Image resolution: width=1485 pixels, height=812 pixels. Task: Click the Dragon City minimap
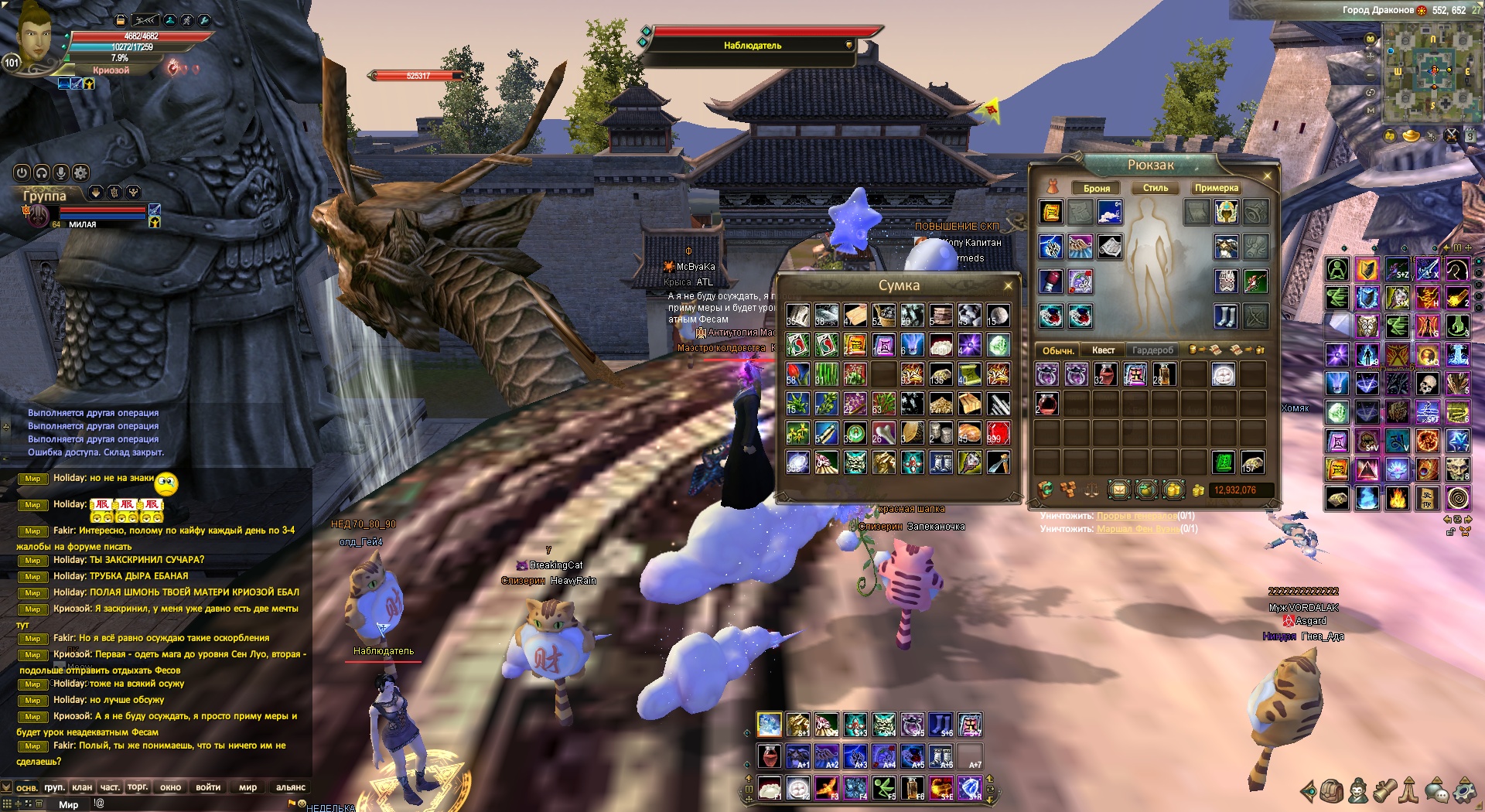1433,71
